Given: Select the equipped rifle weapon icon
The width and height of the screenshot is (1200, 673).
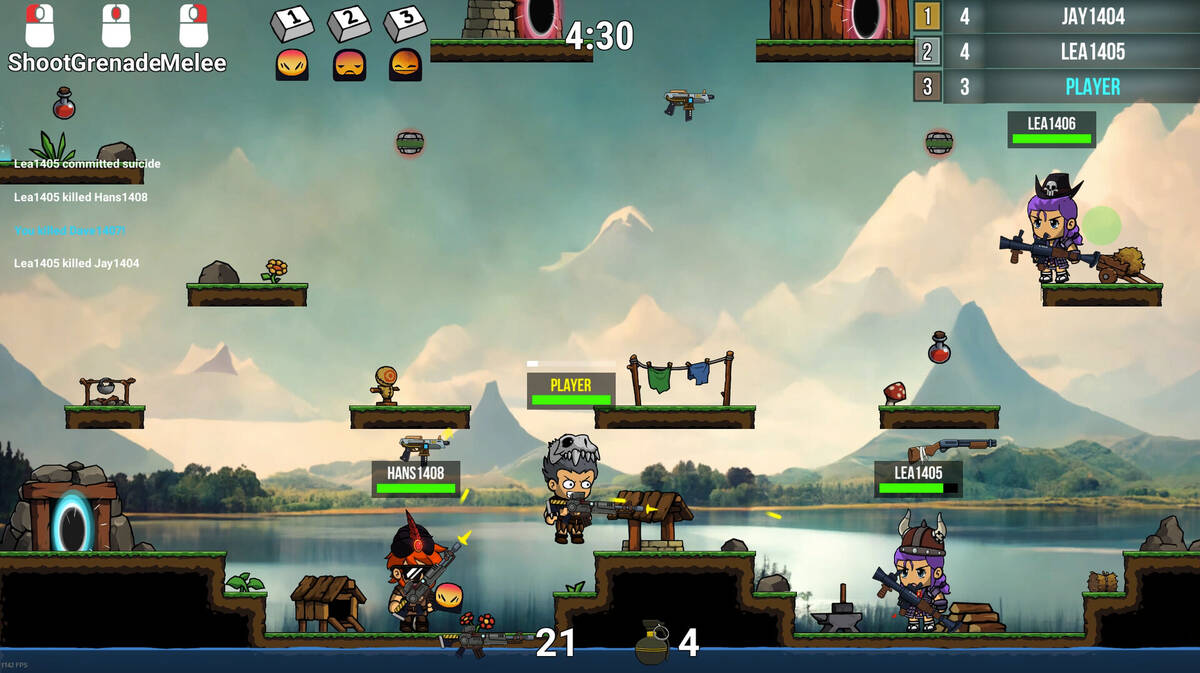Looking at the screenshot, I should (485, 640).
